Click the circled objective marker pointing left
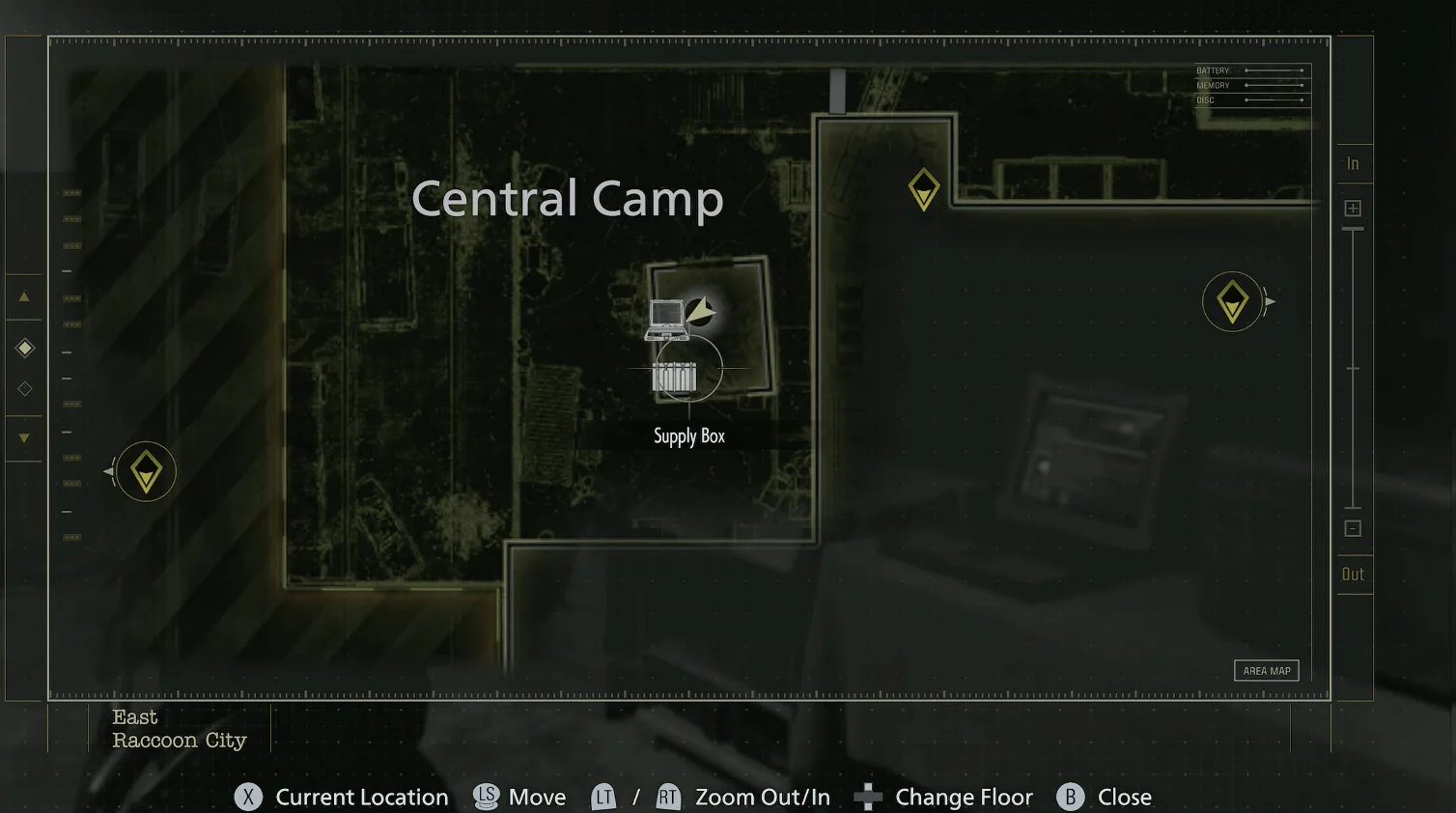 [146, 471]
